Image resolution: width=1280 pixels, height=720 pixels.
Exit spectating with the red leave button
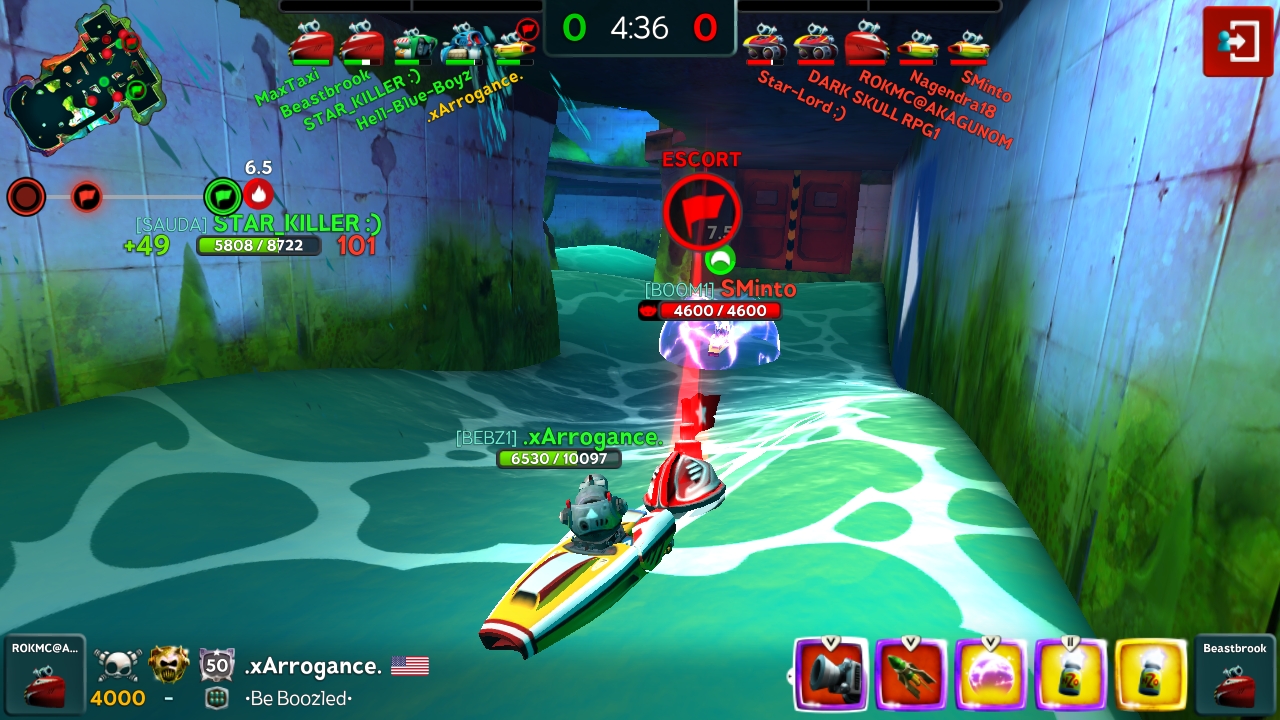point(1237,42)
